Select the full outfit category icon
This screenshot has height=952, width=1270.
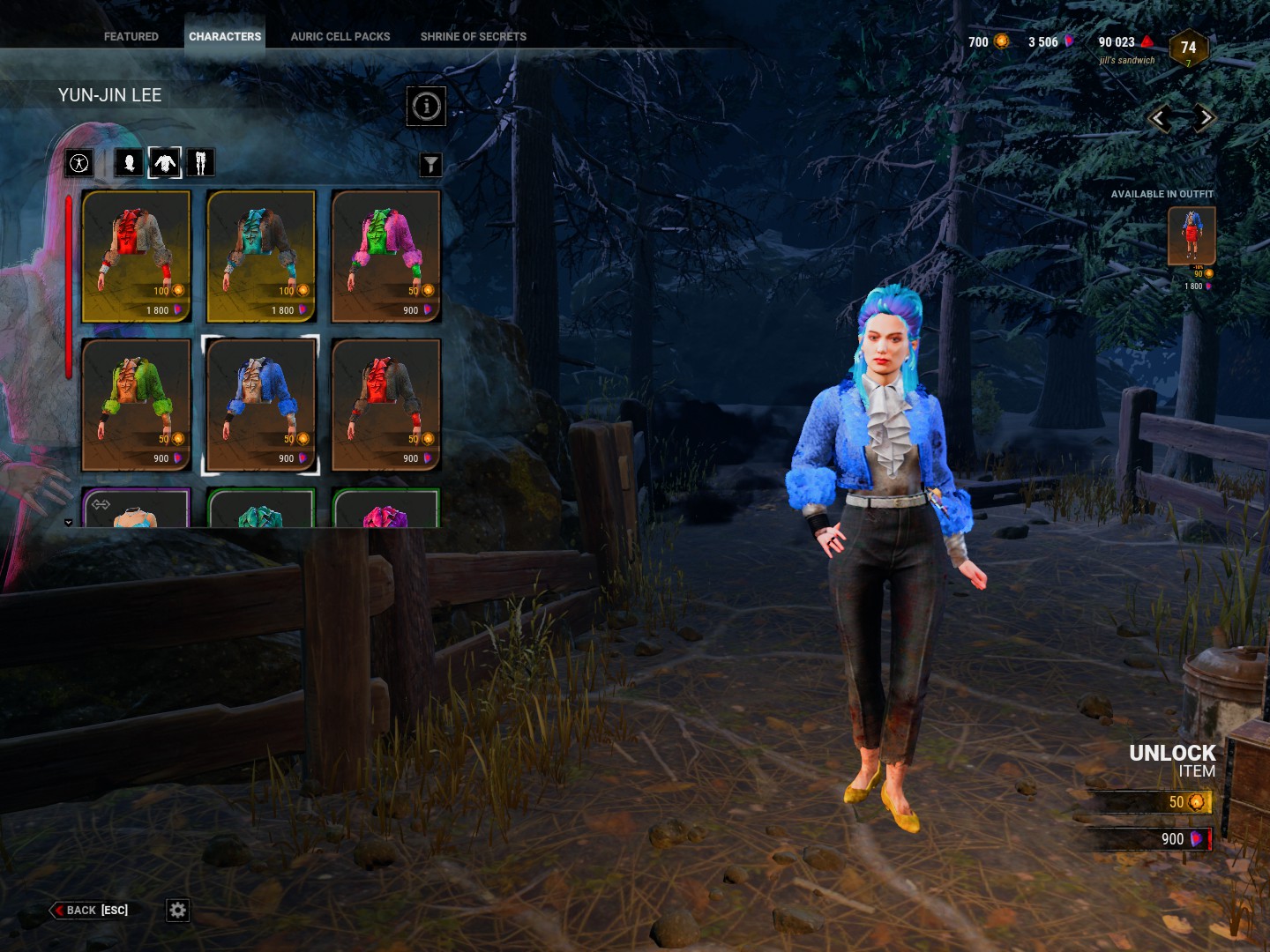[x=79, y=163]
